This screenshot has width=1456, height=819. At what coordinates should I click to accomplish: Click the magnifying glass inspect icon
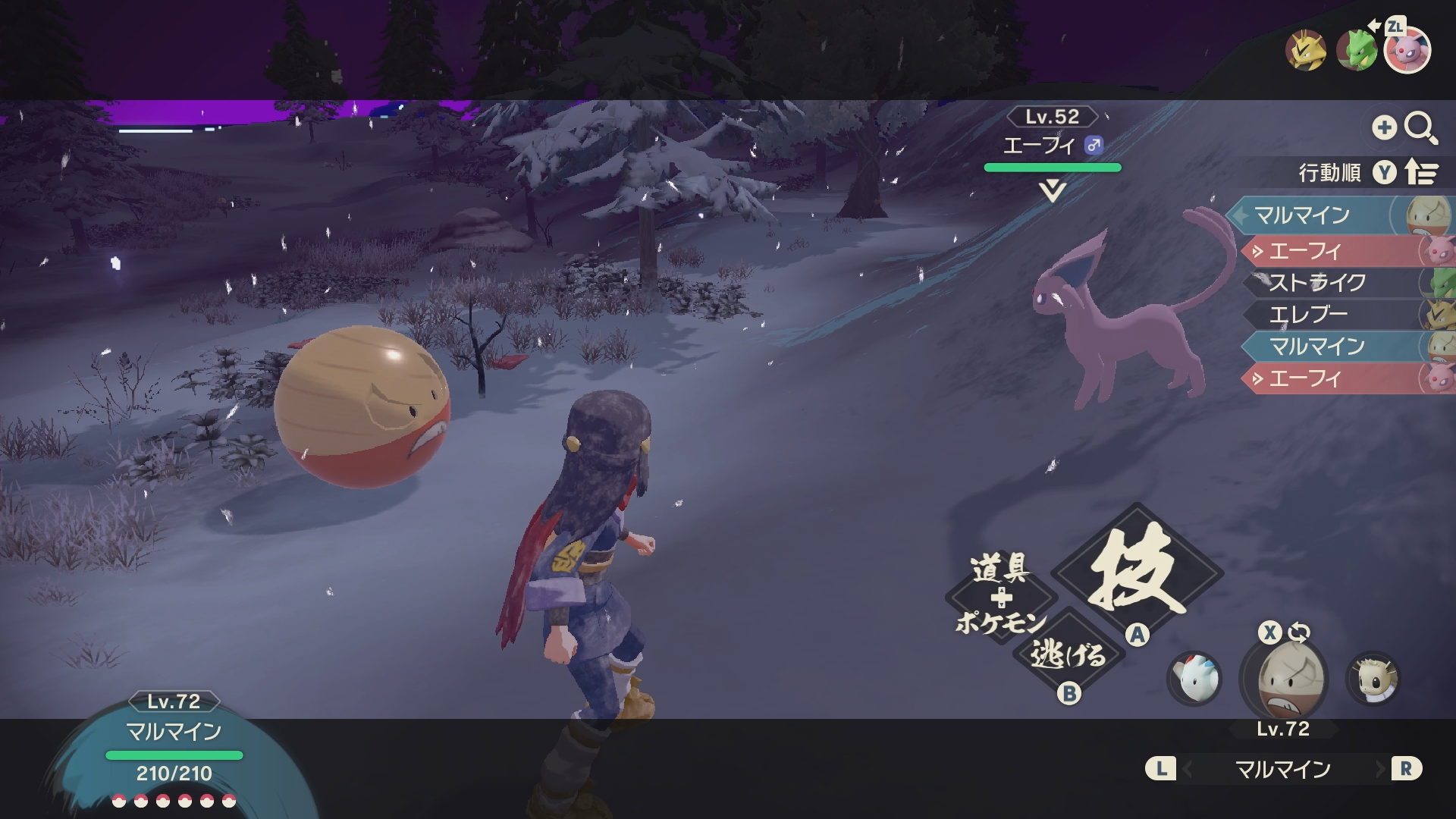[x=1420, y=127]
